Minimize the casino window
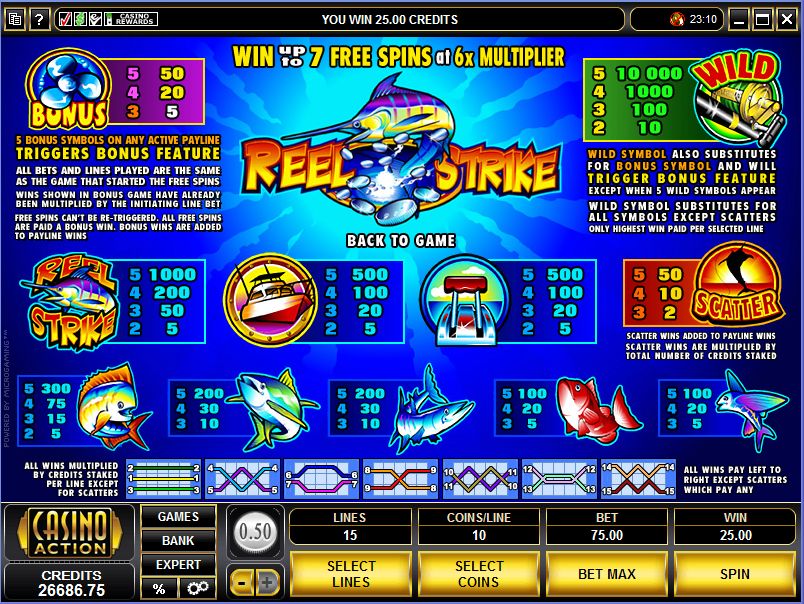The image size is (804, 604). [x=741, y=18]
